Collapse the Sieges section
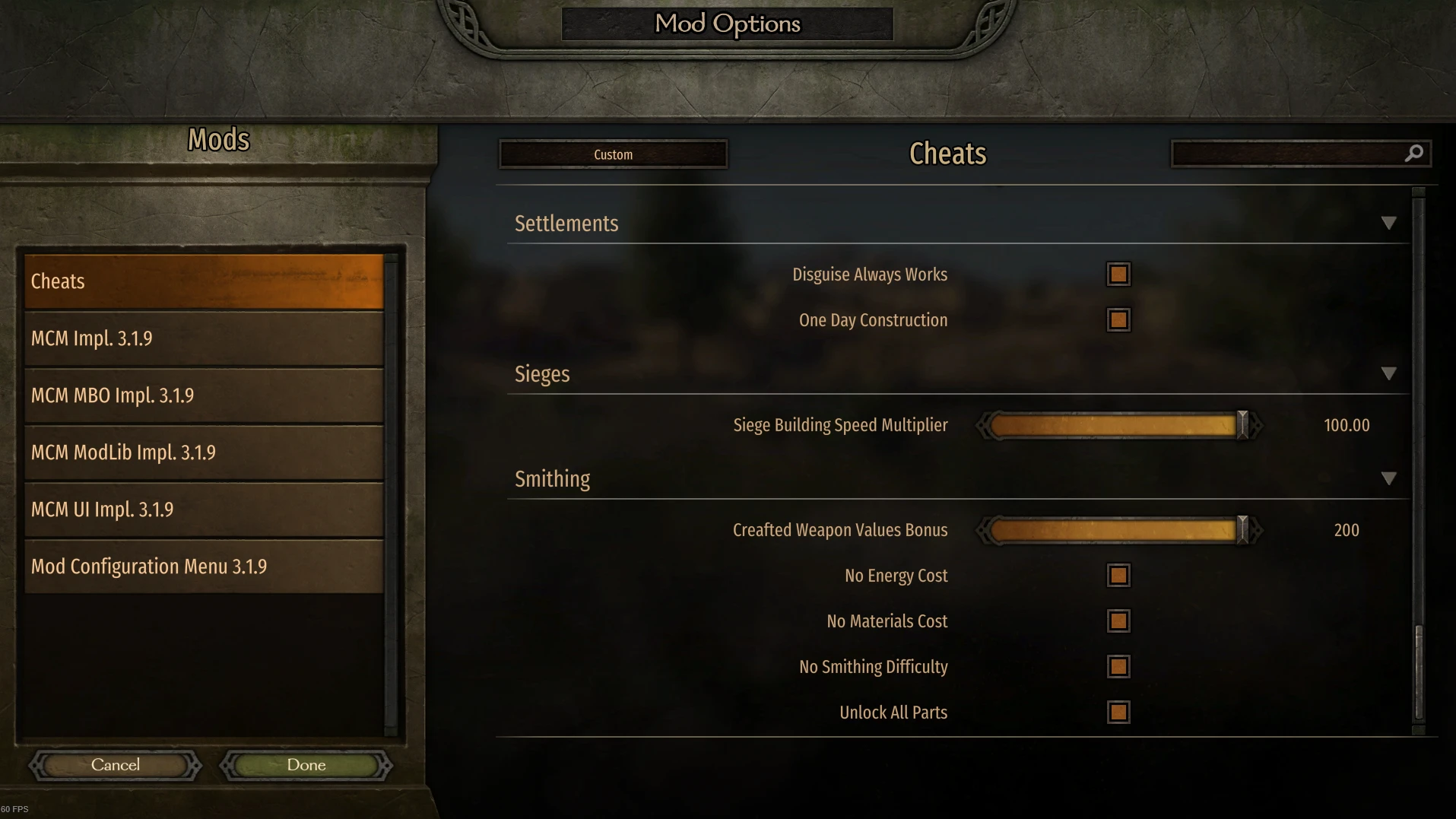1456x819 pixels. coord(1389,373)
